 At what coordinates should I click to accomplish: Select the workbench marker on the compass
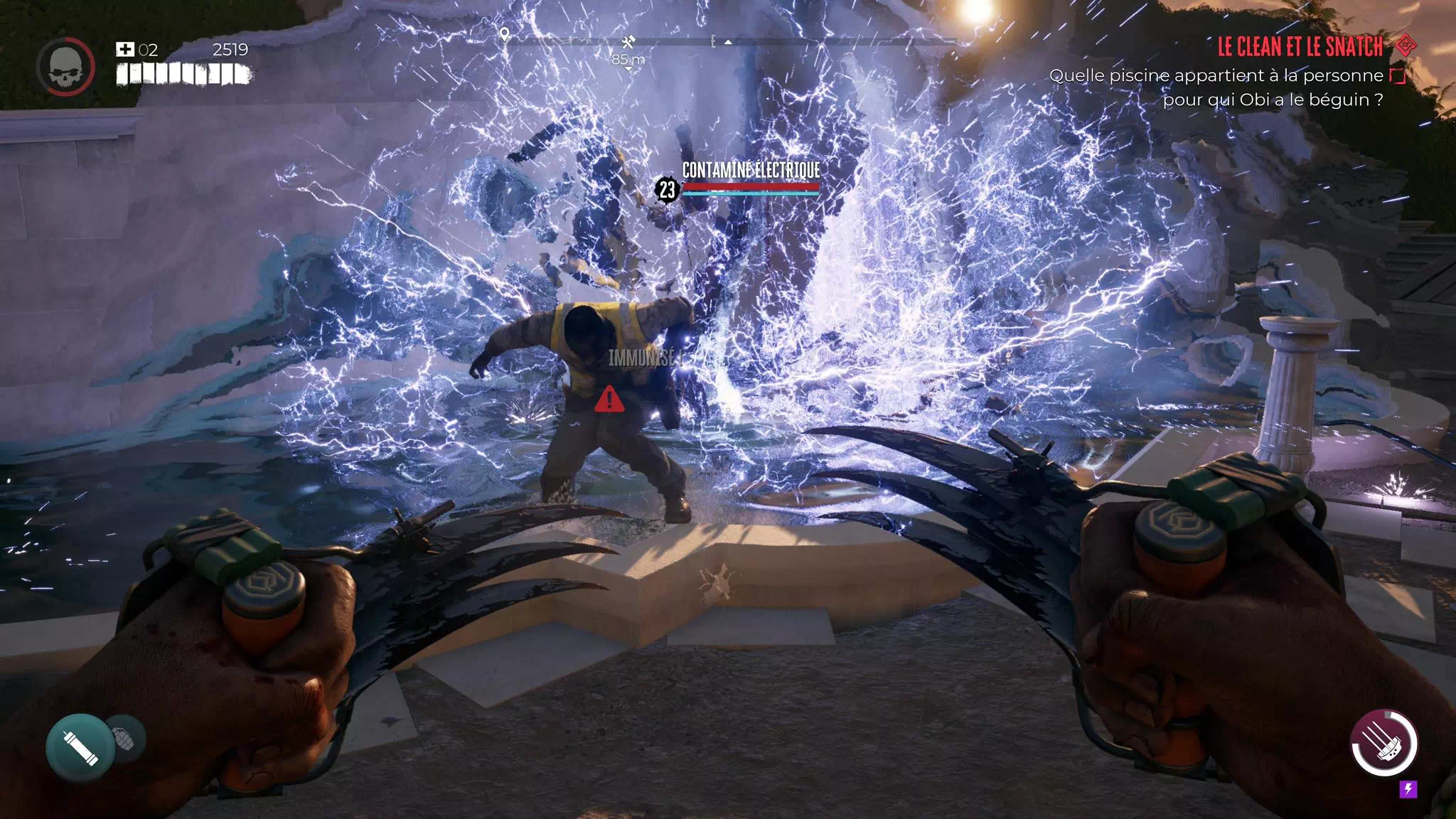pyautogui.click(x=628, y=43)
